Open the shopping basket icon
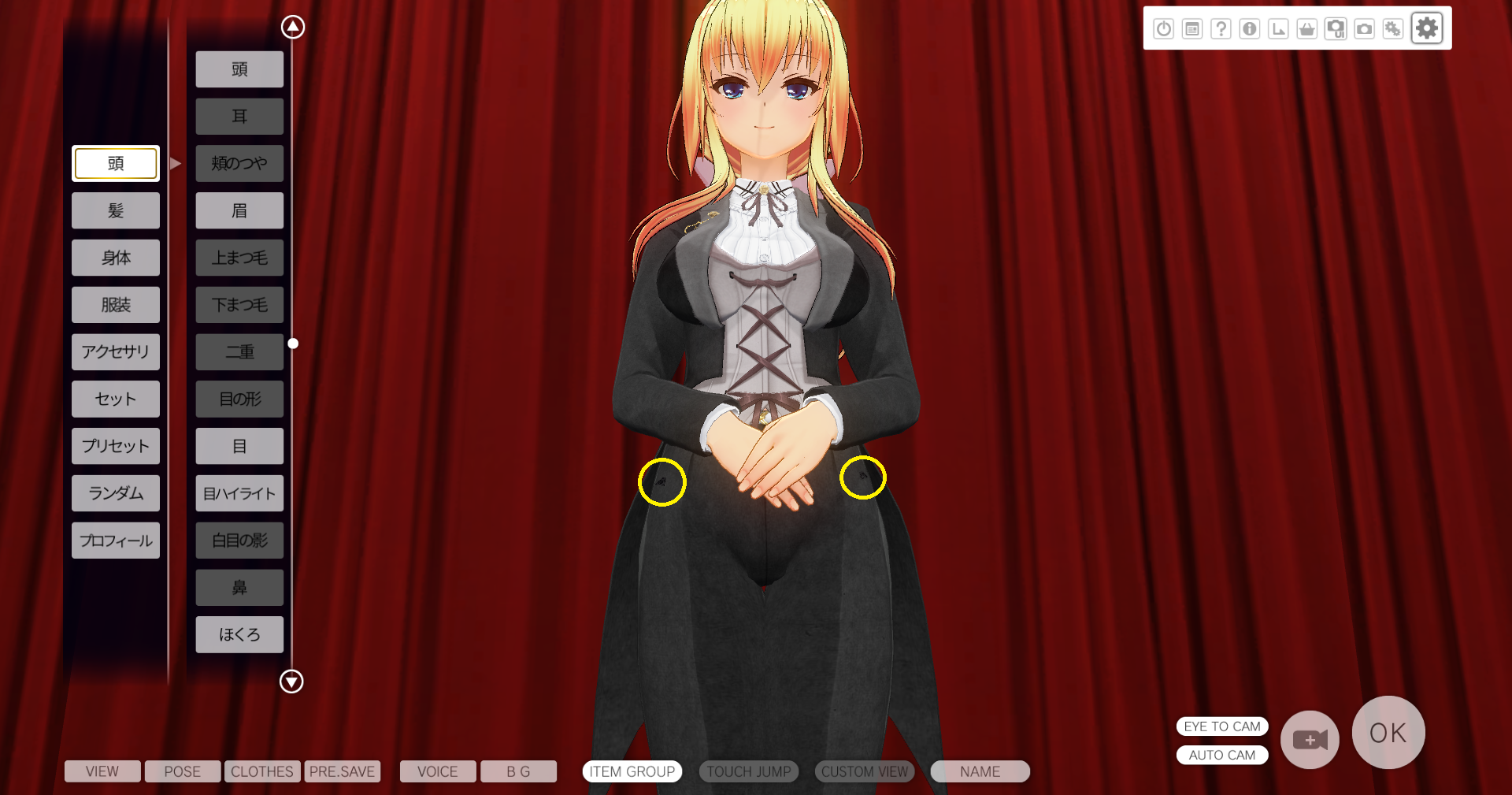The width and height of the screenshot is (1512, 795). point(1307,29)
